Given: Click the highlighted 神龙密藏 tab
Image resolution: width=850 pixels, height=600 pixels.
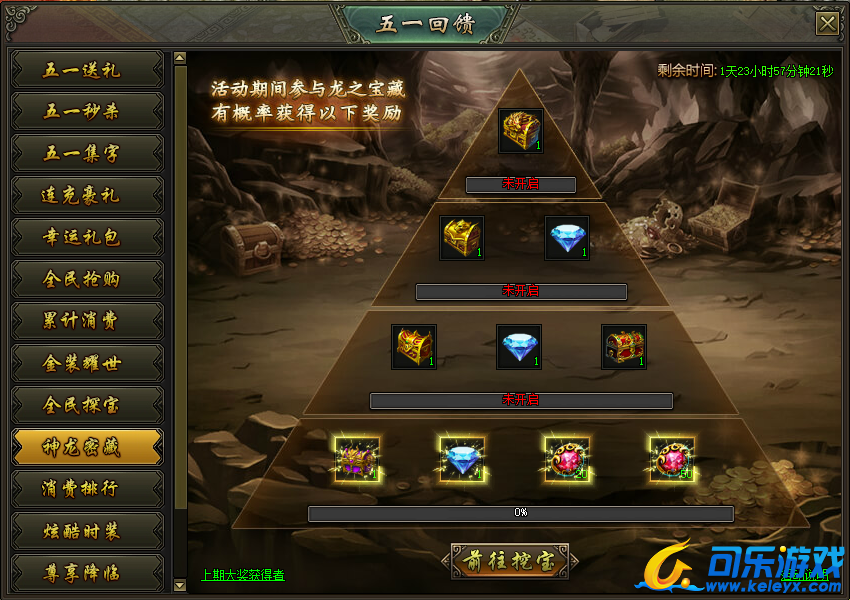Looking at the screenshot, I should coord(87,447).
